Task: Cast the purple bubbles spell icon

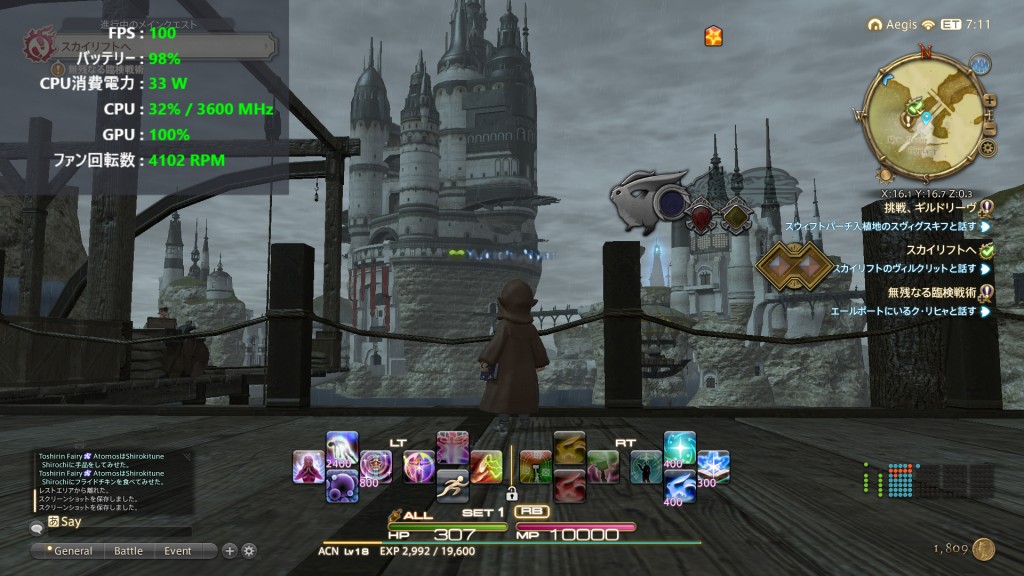Action: [341, 484]
